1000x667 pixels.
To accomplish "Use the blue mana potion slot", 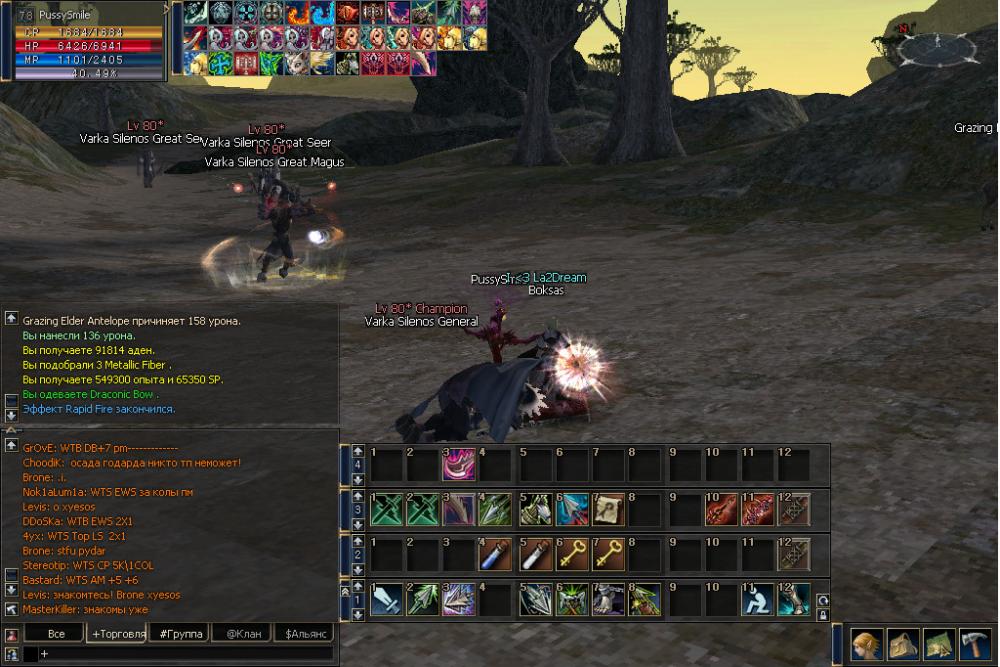I will 495,554.
